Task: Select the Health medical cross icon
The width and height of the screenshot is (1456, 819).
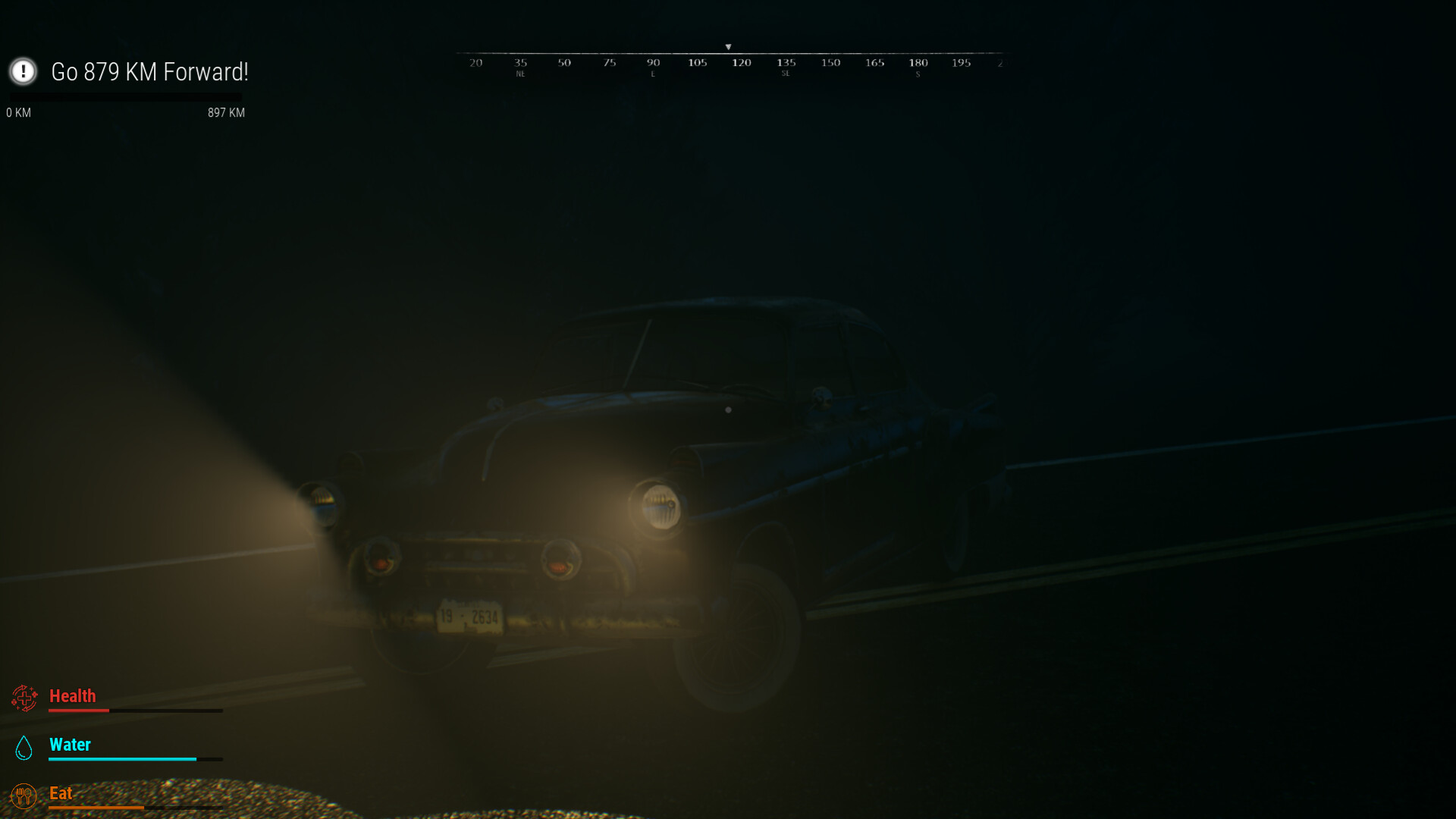Action: [x=25, y=698]
